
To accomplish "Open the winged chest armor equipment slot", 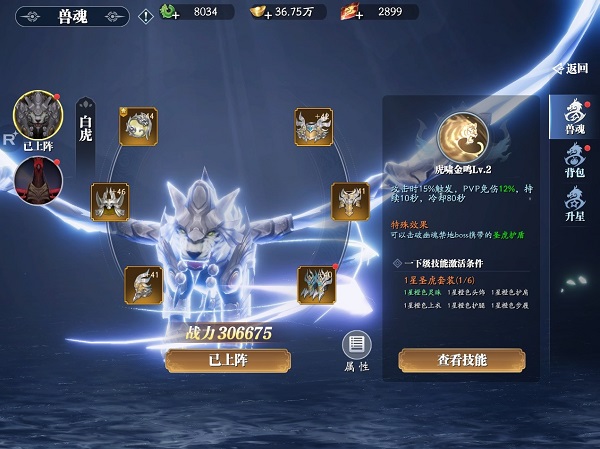I will pyautogui.click(x=314, y=127).
